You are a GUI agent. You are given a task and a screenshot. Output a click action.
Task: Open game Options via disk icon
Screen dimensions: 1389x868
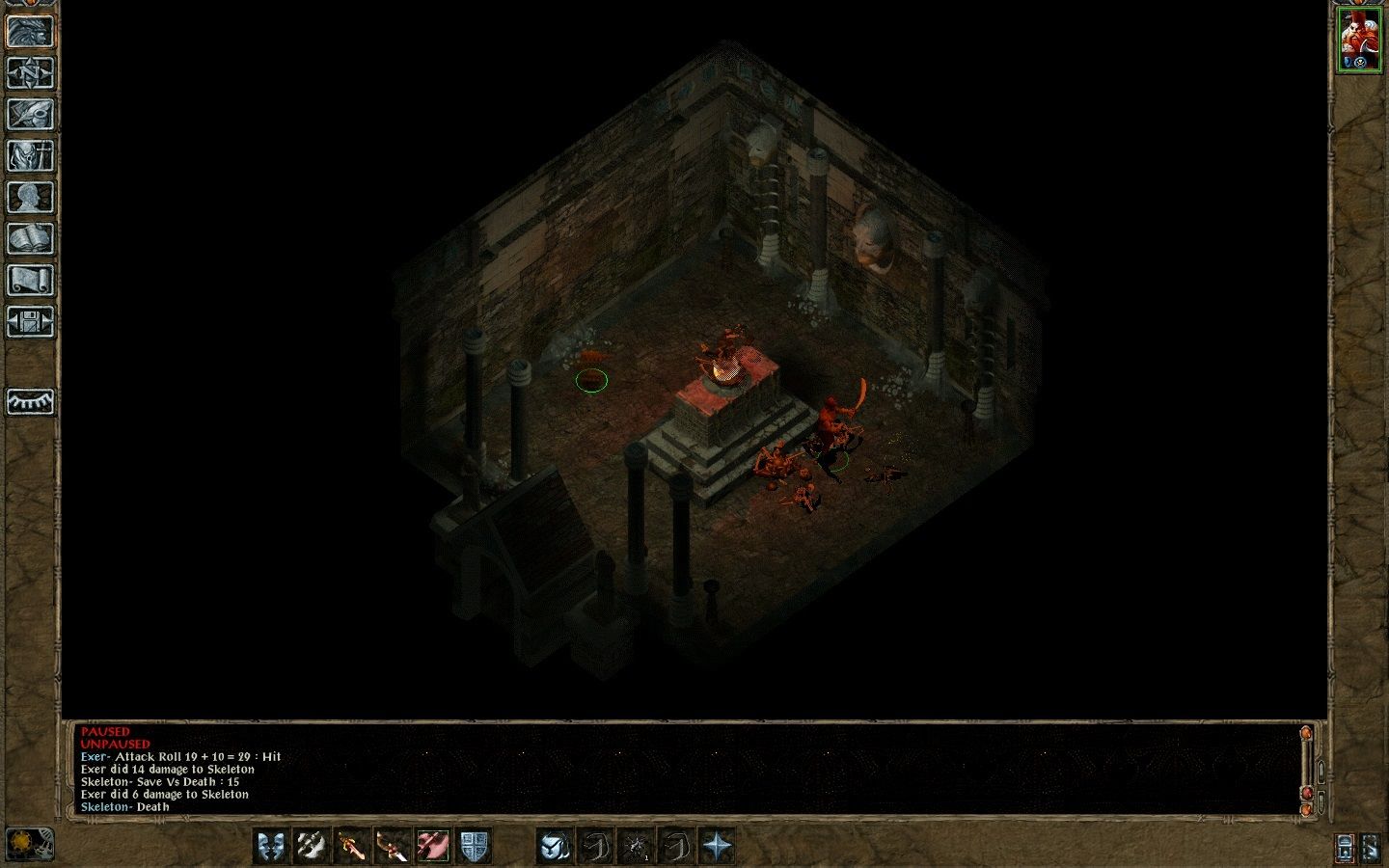pyautogui.click(x=32, y=322)
